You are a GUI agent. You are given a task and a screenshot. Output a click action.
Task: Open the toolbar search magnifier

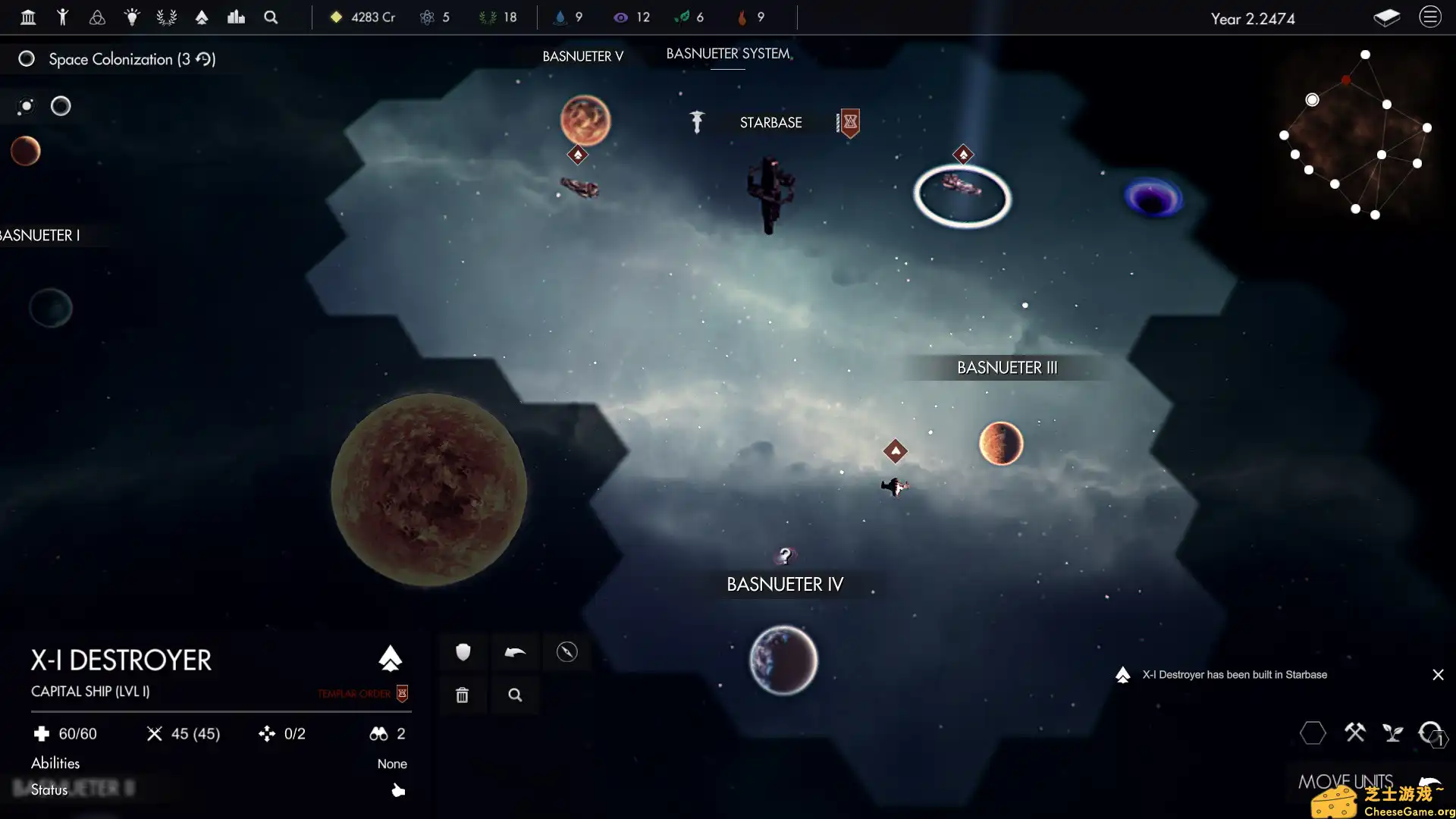270,17
